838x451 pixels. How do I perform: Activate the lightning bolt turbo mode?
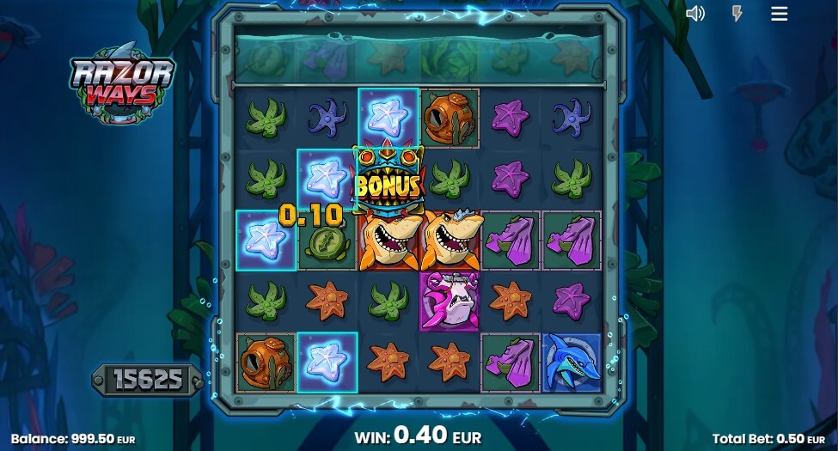pyautogui.click(x=737, y=13)
